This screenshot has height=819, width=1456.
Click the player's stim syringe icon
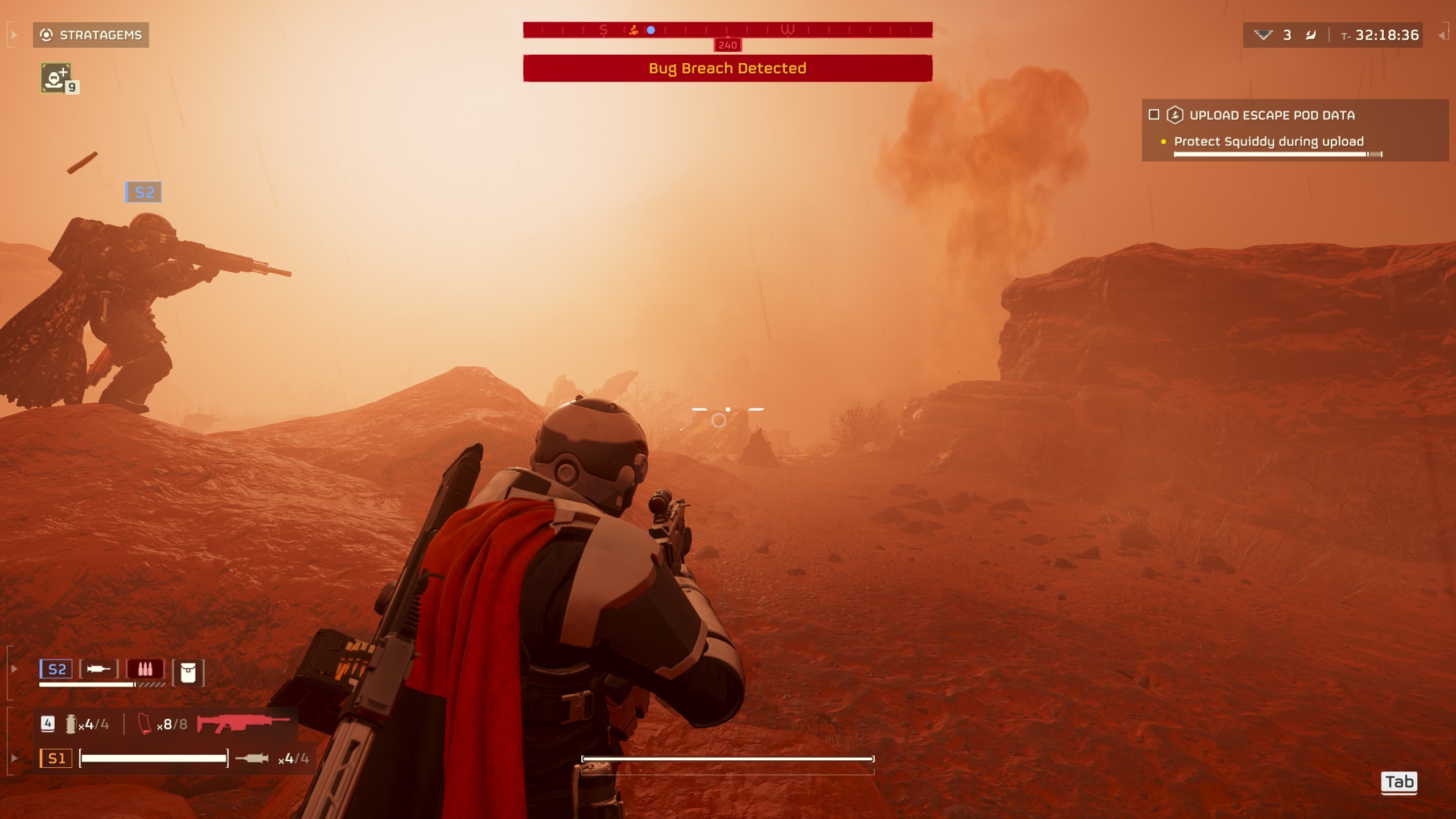tap(252, 759)
